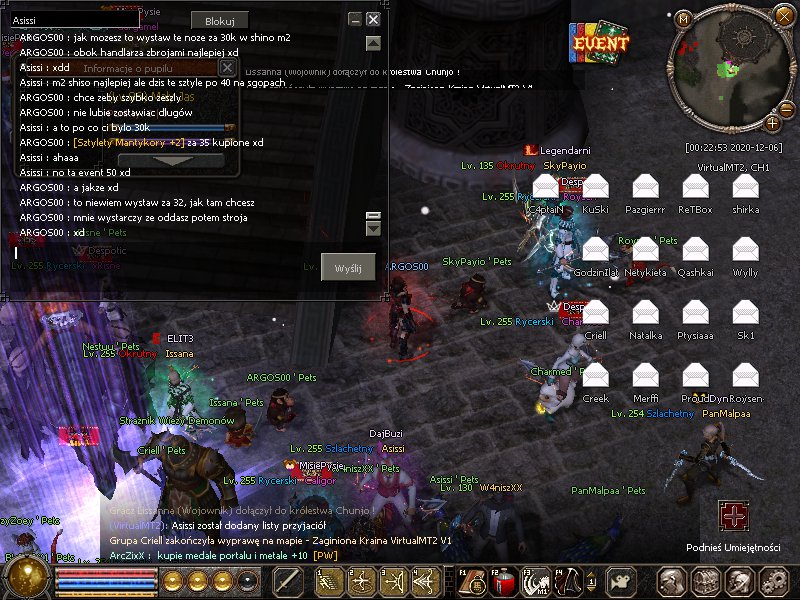Close the whisper chat window
Screen dimensions: 800x600
point(373,19)
